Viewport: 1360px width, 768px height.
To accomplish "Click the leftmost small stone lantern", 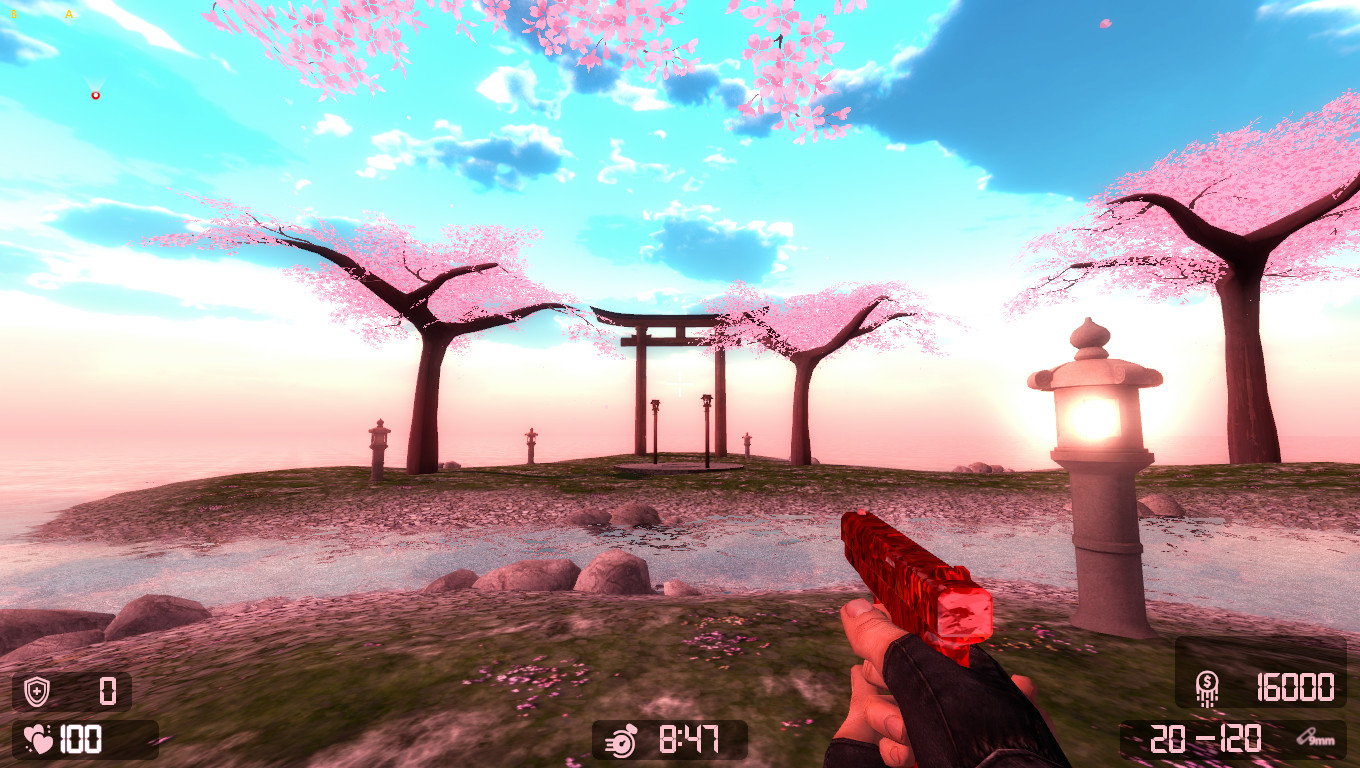I will click(x=379, y=438).
